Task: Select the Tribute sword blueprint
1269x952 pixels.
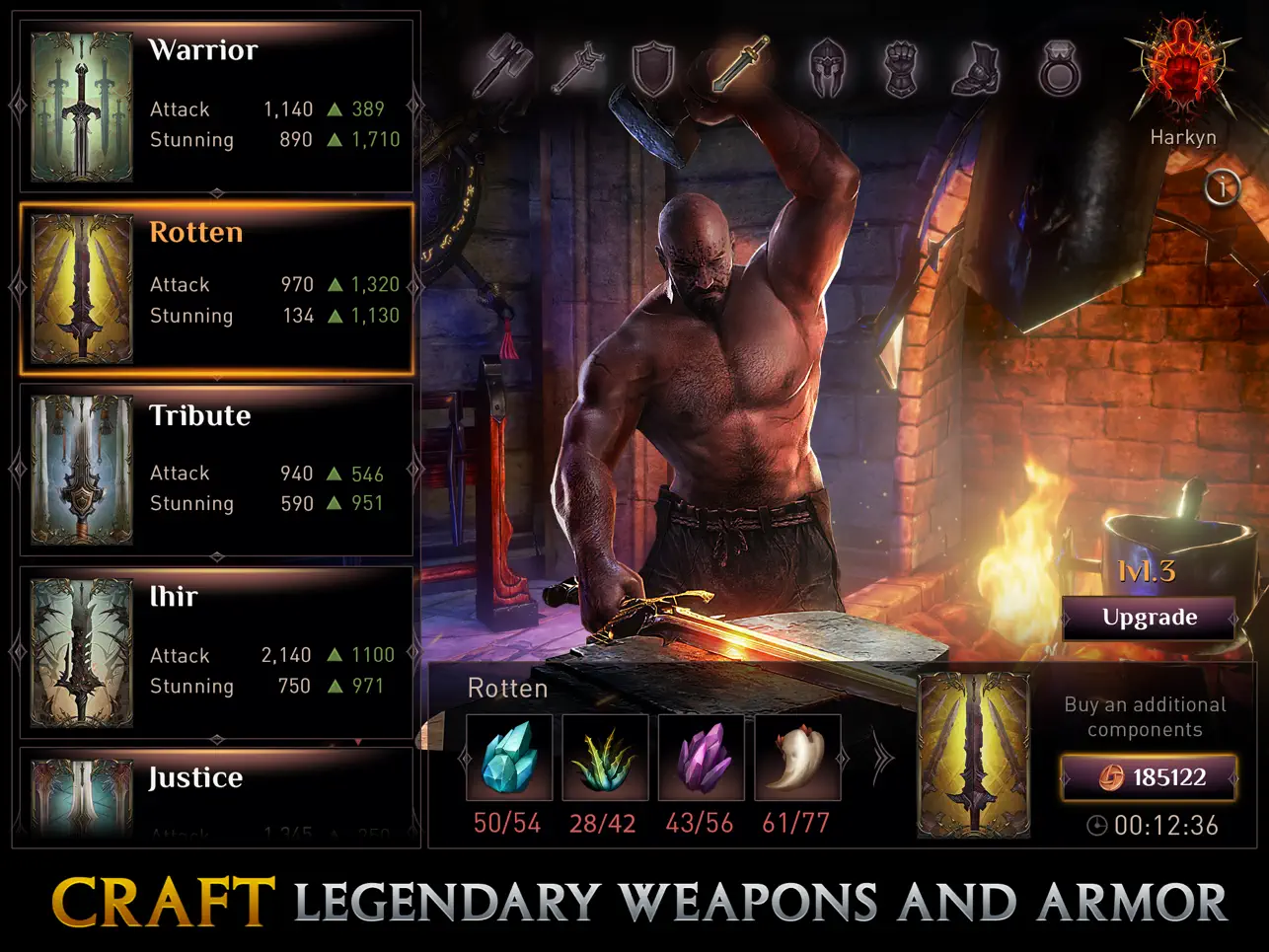Action: [x=217, y=469]
